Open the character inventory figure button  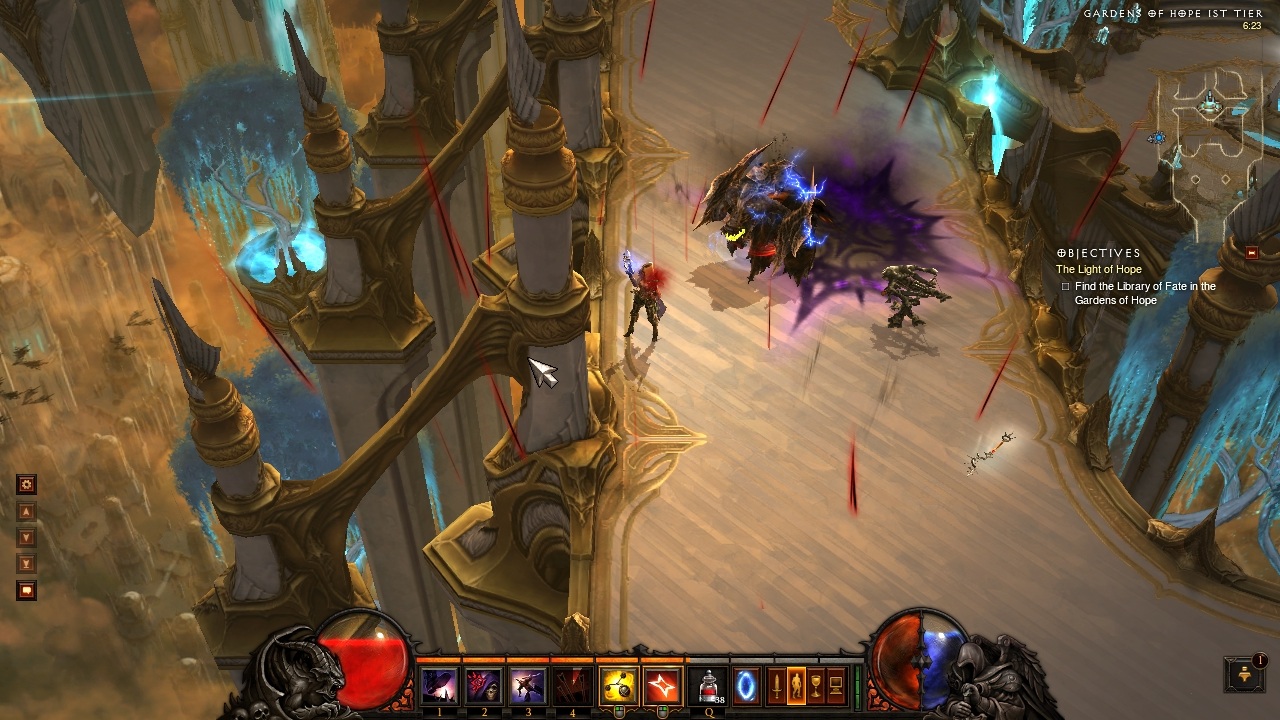click(x=796, y=686)
